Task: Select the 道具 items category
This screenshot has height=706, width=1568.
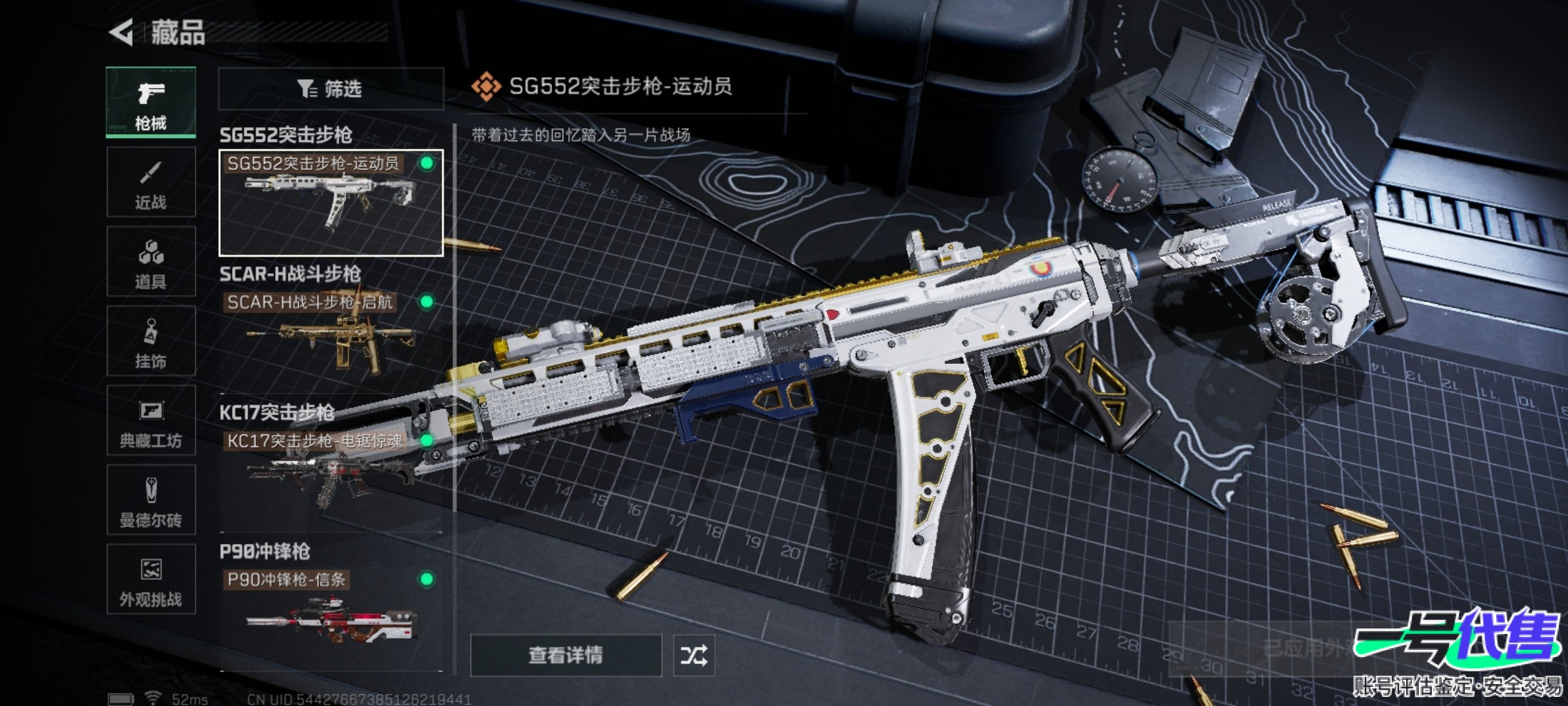Action: click(x=151, y=262)
